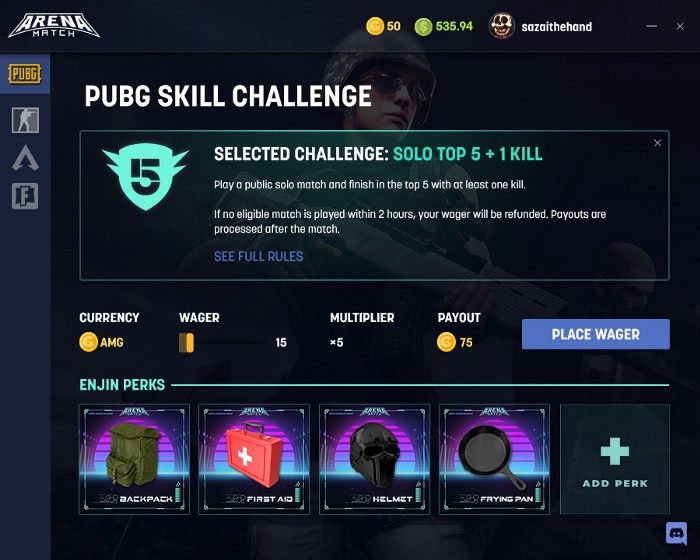The image size is (700, 560).
Task: Select the Backpack perk card
Action: 134,459
